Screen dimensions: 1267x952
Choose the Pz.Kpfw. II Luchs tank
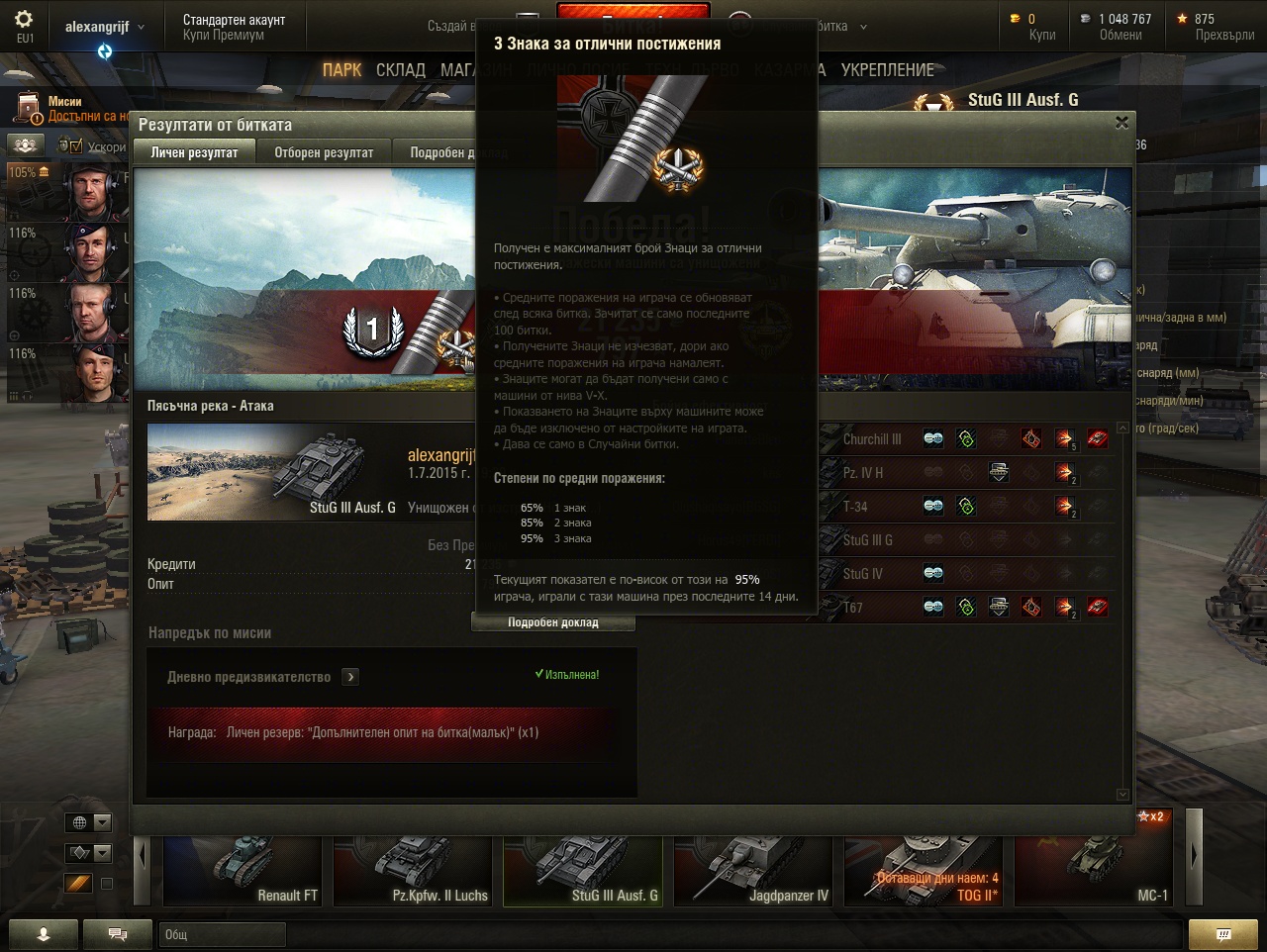(x=414, y=870)
